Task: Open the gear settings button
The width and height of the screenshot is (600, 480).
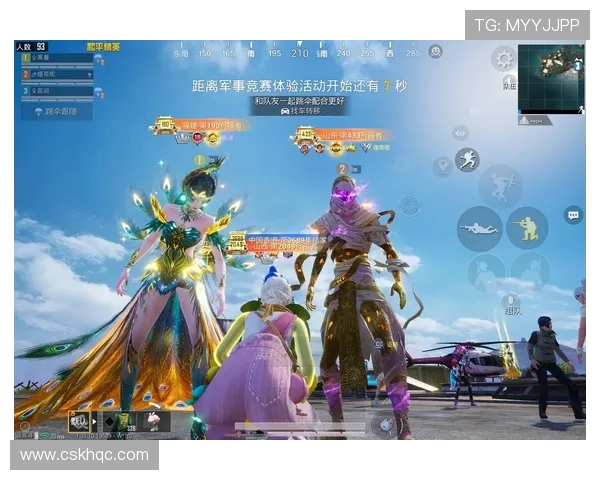Action: click(502, 58)
